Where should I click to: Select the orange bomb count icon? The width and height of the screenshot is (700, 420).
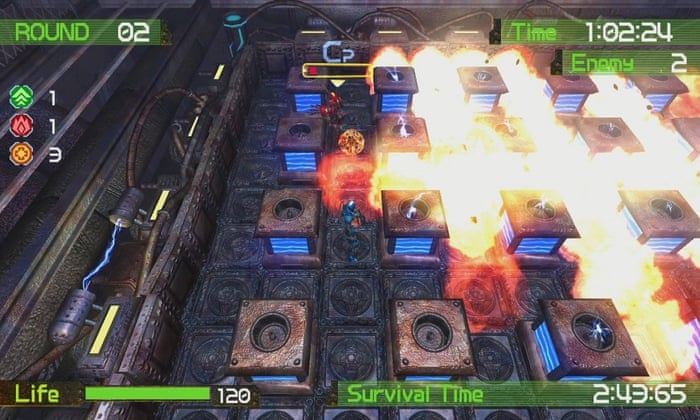tap(21, 155)
